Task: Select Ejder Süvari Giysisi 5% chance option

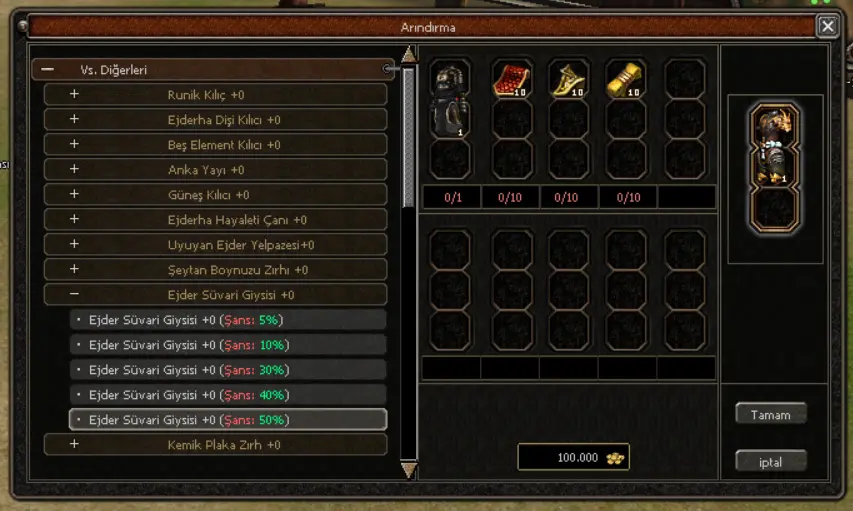Action: coord(228,320)
